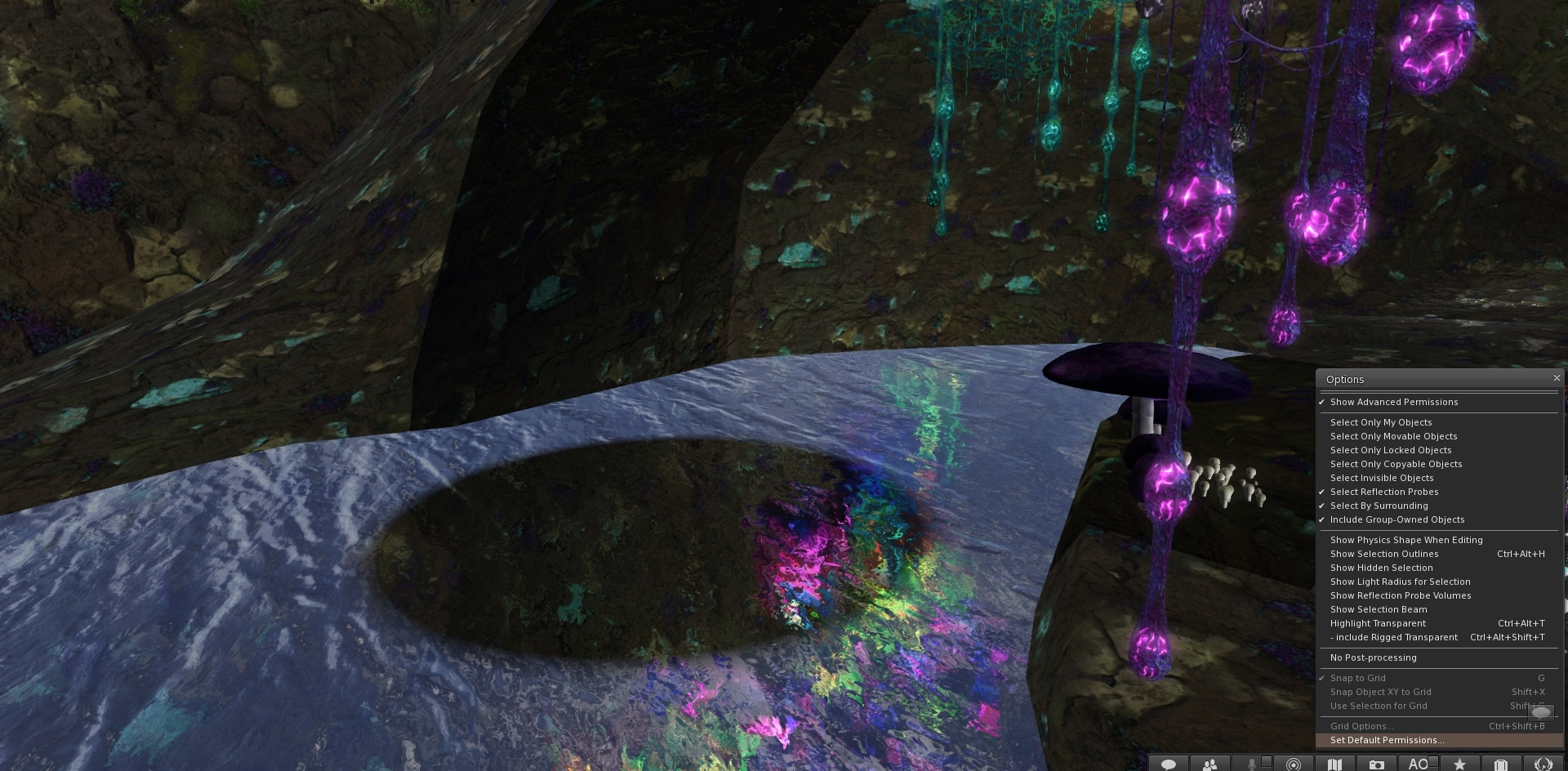Open the world map toolbar button
1568x771 pixels.
[1335, 764]
